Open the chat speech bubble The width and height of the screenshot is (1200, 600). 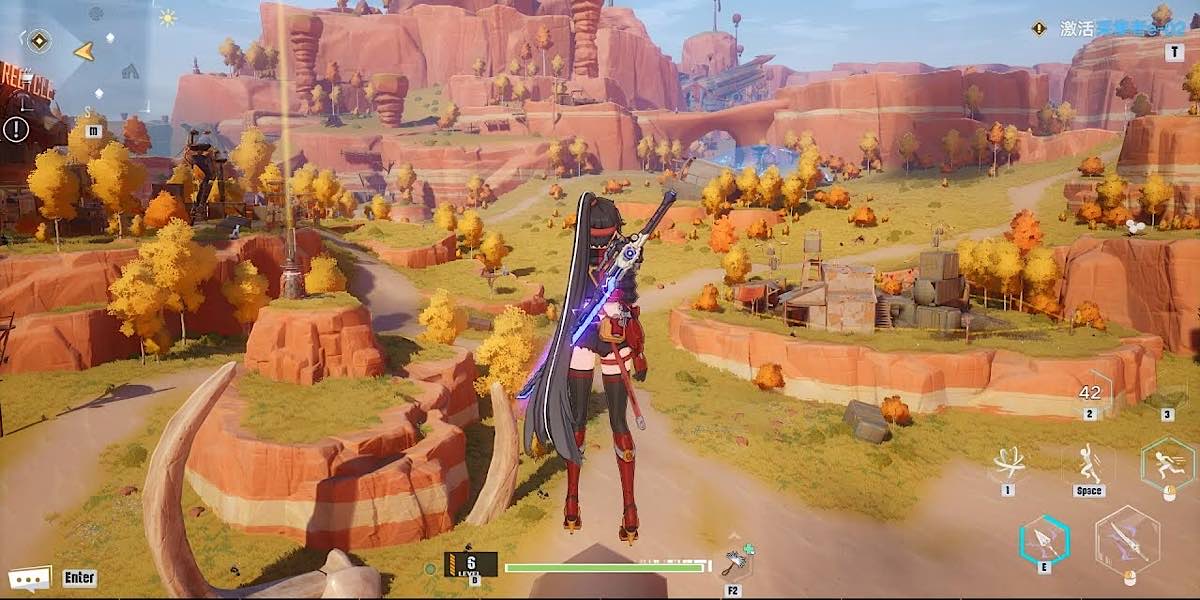coord(29,578)
